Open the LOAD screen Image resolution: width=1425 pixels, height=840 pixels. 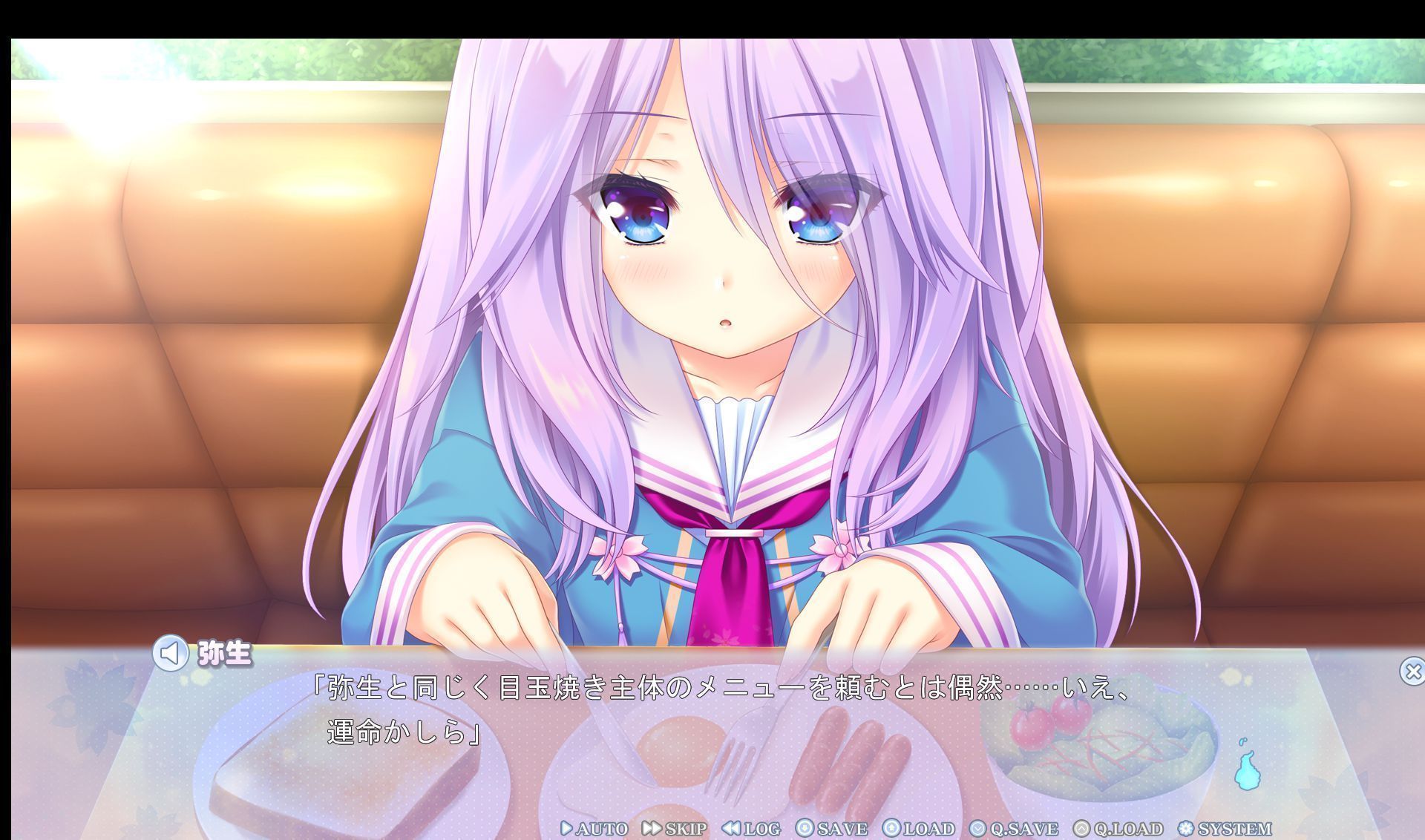point(929,828)
